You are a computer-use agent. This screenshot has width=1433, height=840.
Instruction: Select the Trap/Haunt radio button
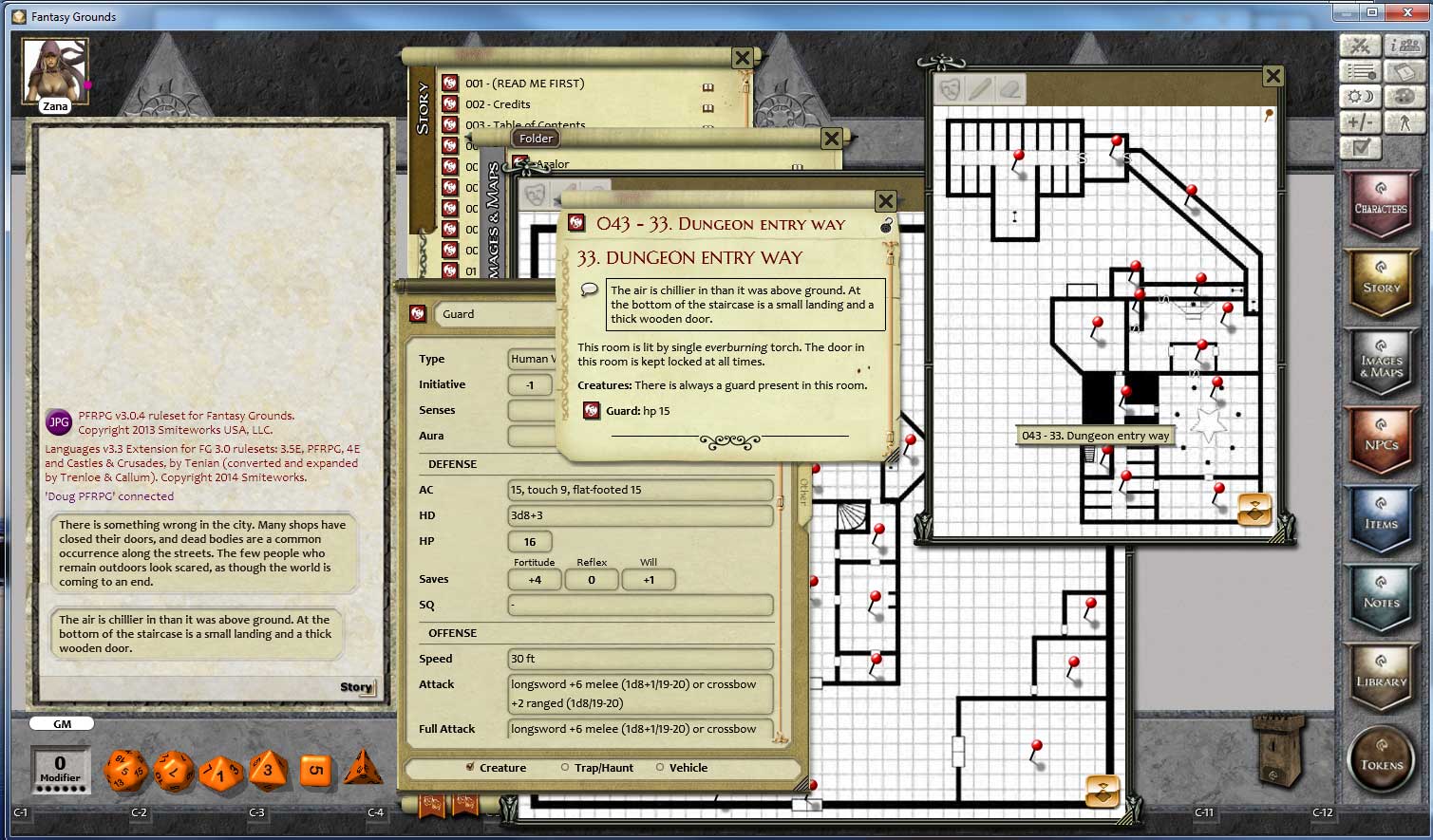click(x=565, y=768)
